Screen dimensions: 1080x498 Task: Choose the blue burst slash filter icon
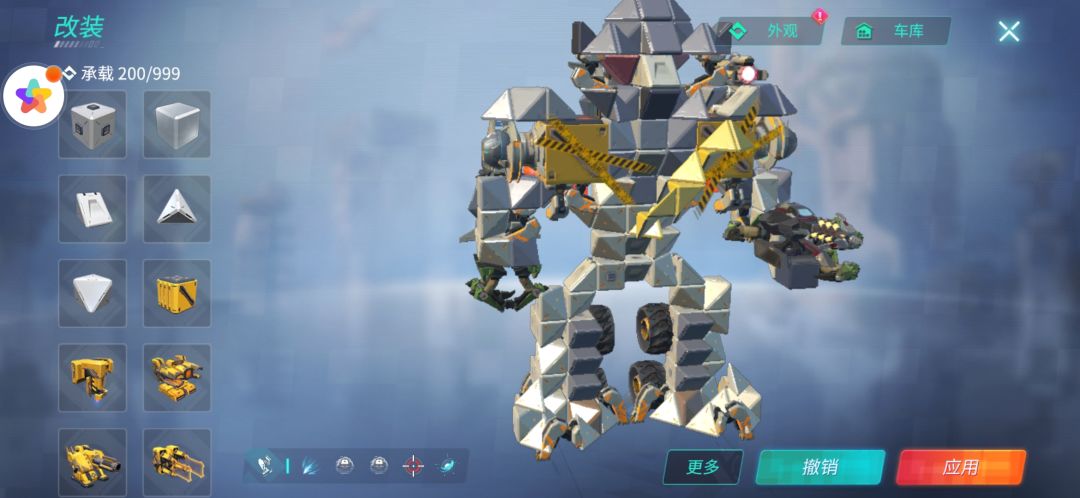[x=311, y=466]
